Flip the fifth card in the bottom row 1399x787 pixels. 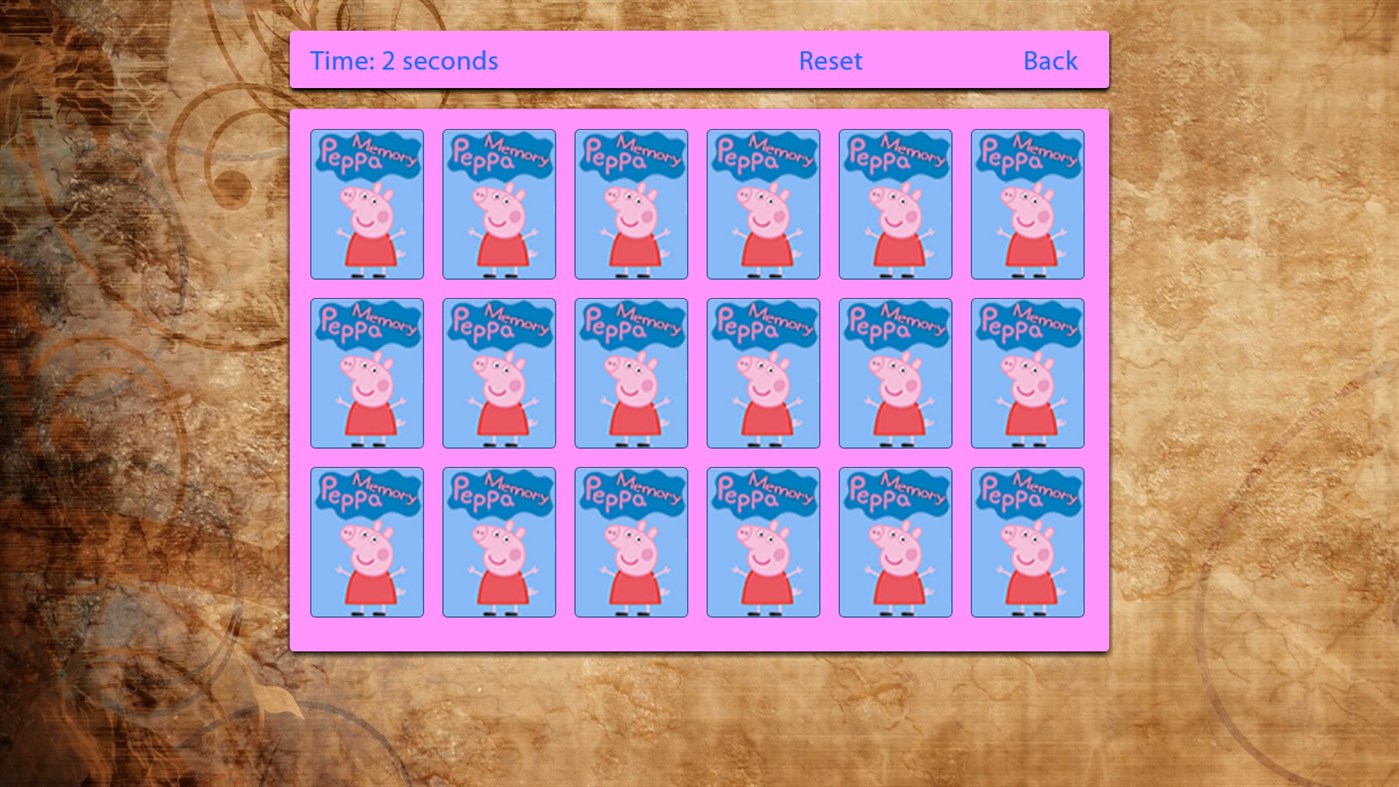click(x=895, y=541)
